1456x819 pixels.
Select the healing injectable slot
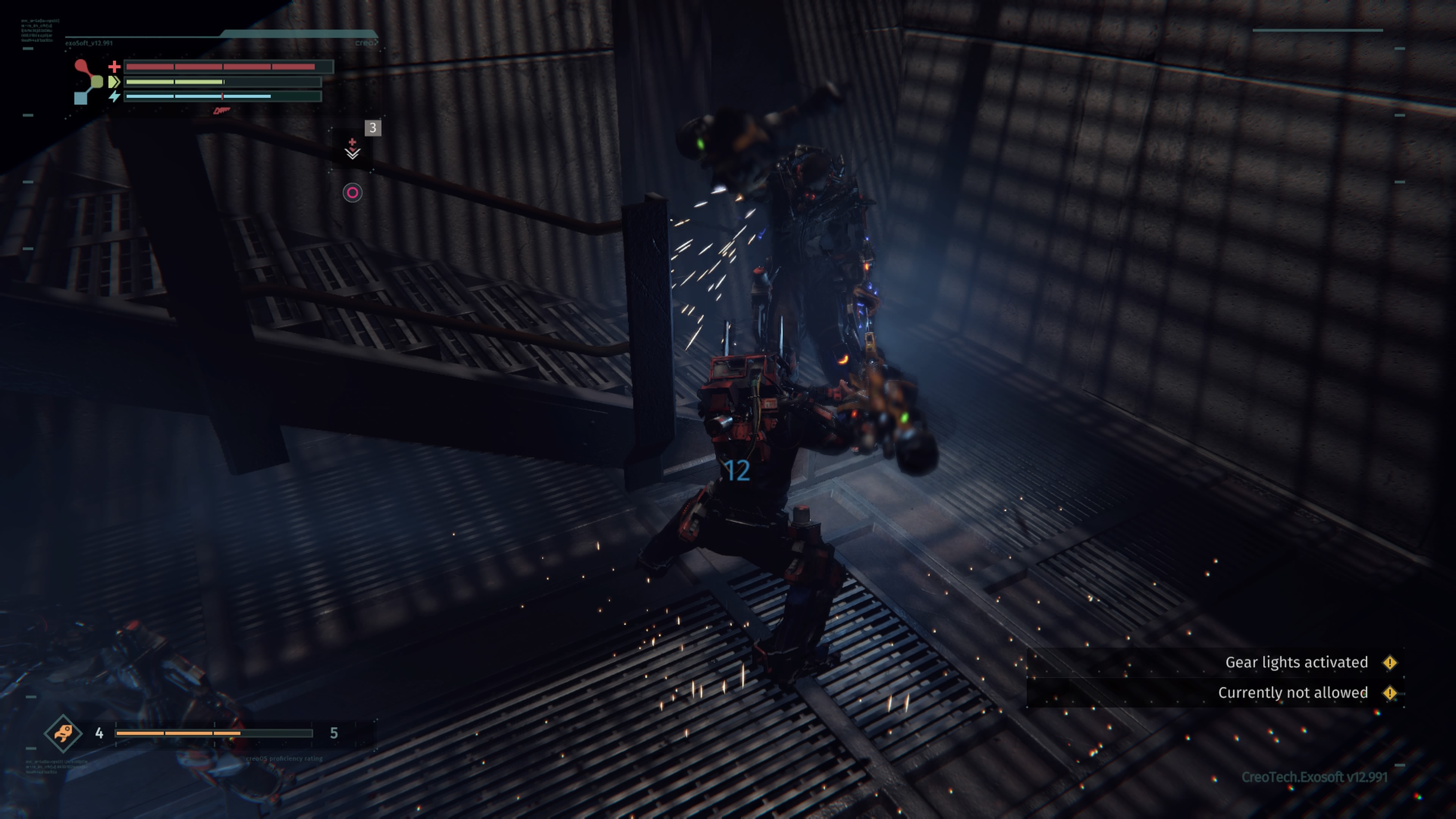[353, 148]
